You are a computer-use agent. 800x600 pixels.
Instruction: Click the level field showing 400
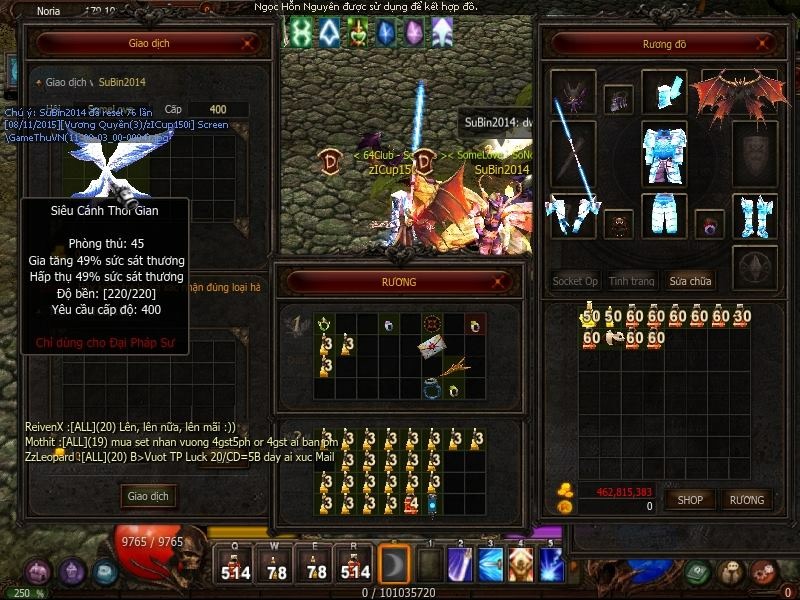coord(217,109)
